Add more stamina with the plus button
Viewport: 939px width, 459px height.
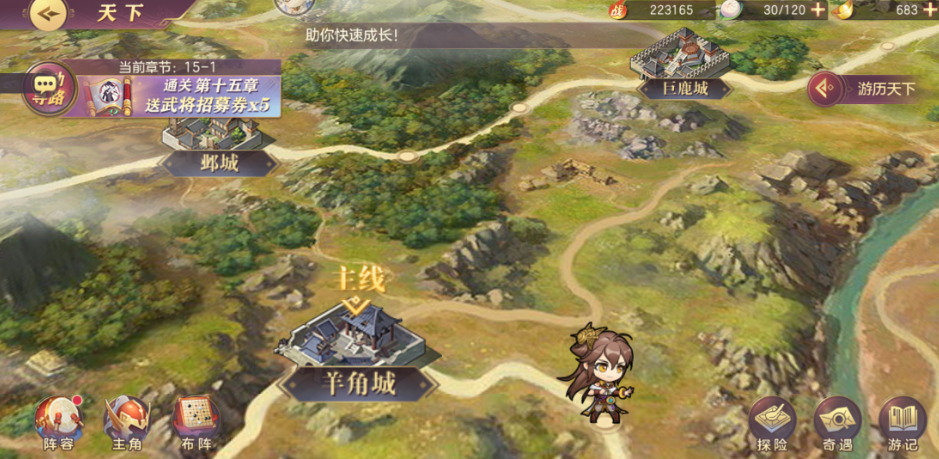tap(818, 10)
